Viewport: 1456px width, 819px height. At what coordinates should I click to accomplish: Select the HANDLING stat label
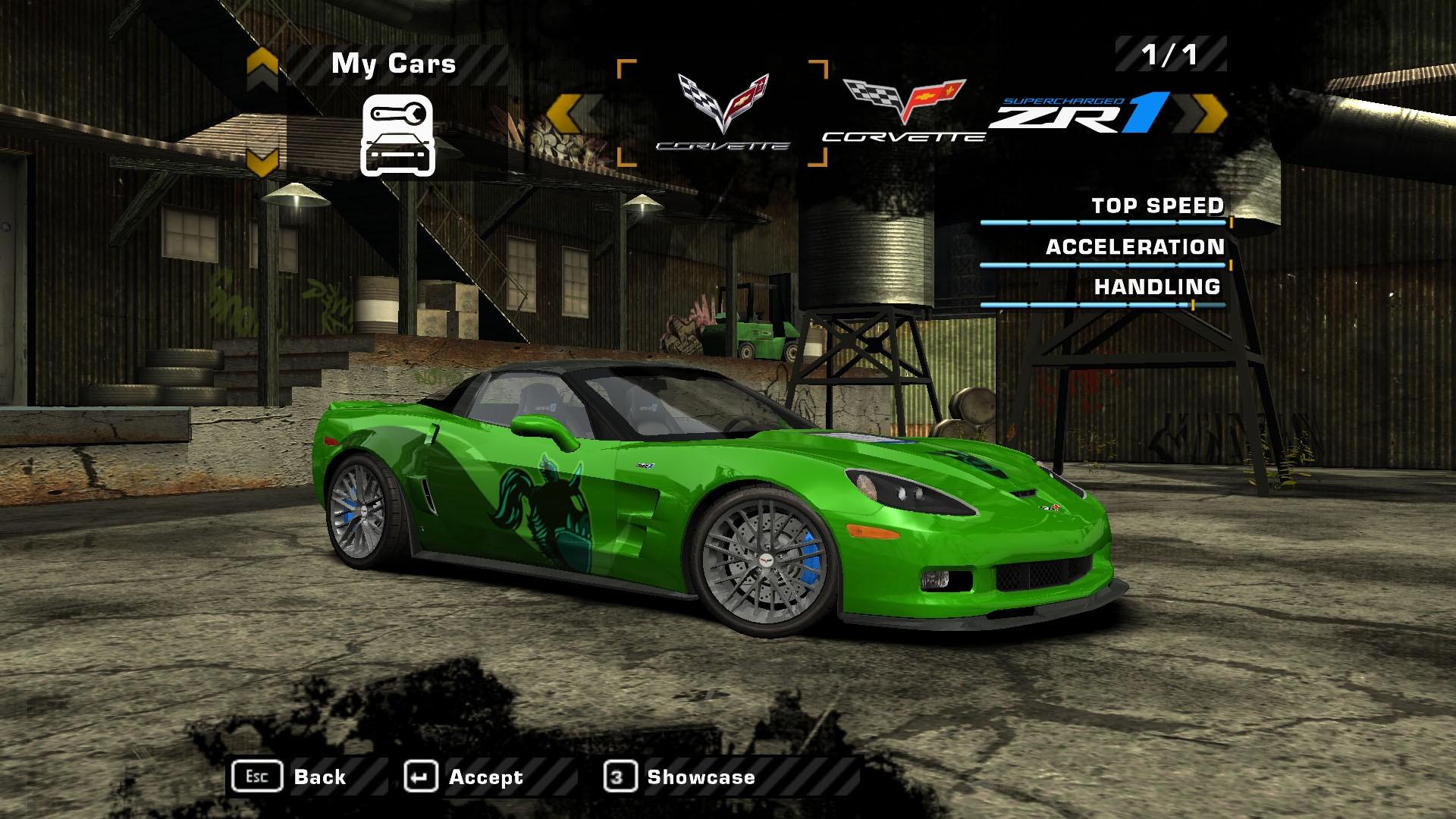point(1156,287)
